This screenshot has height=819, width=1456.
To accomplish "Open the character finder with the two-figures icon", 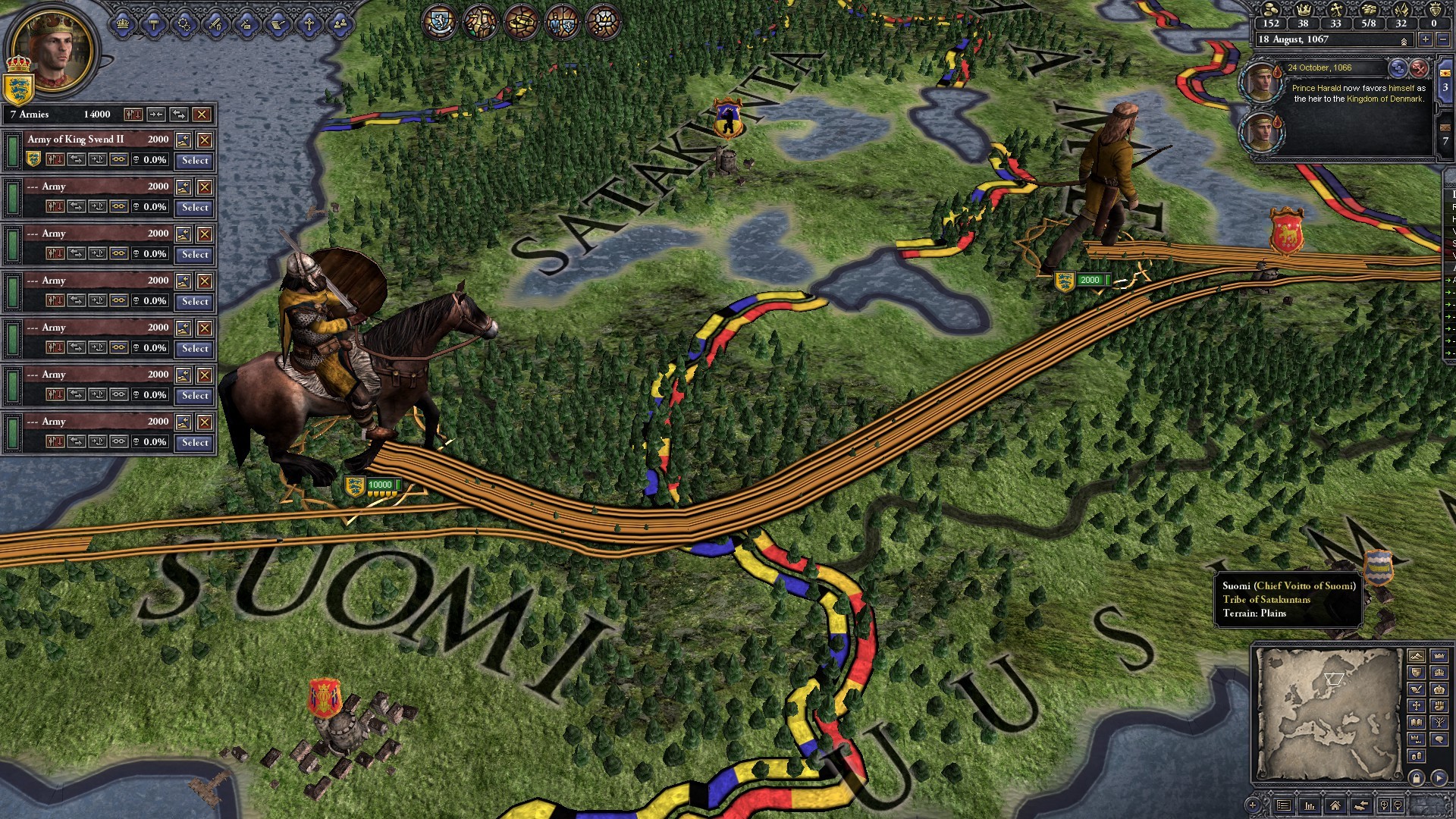I will coord(340,24).
